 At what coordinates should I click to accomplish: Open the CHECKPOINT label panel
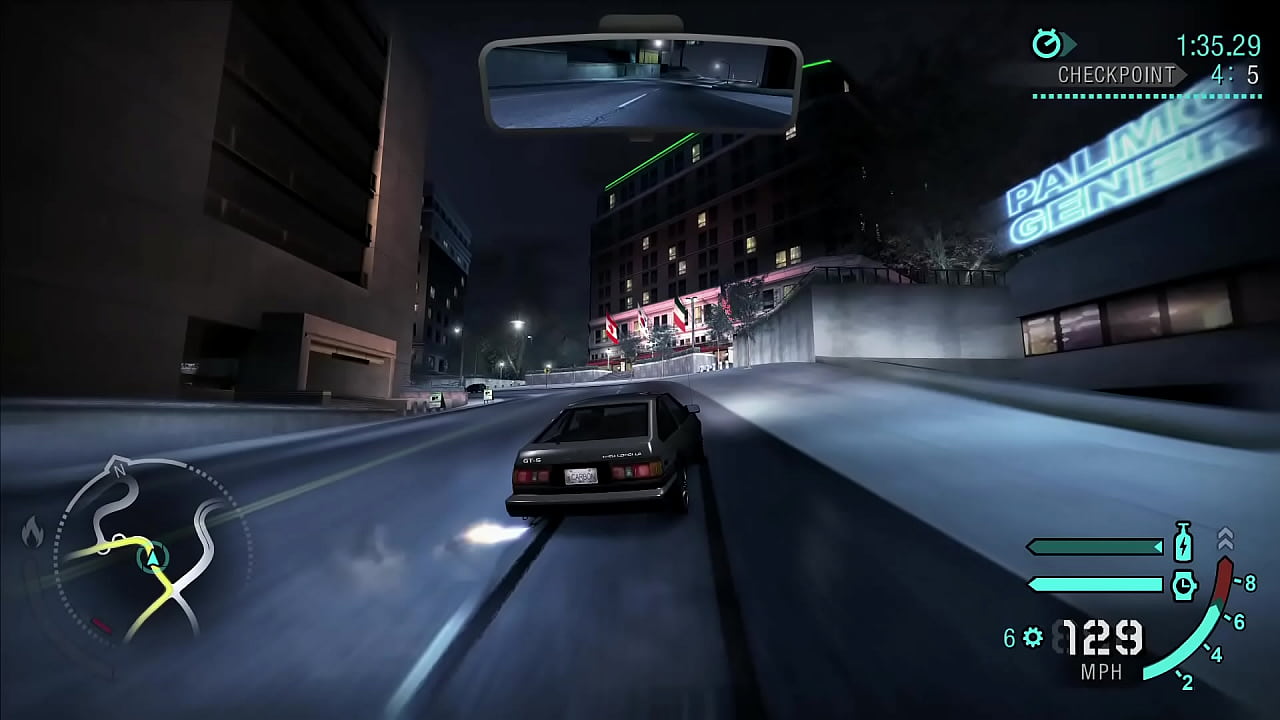tap(1113, 74)
